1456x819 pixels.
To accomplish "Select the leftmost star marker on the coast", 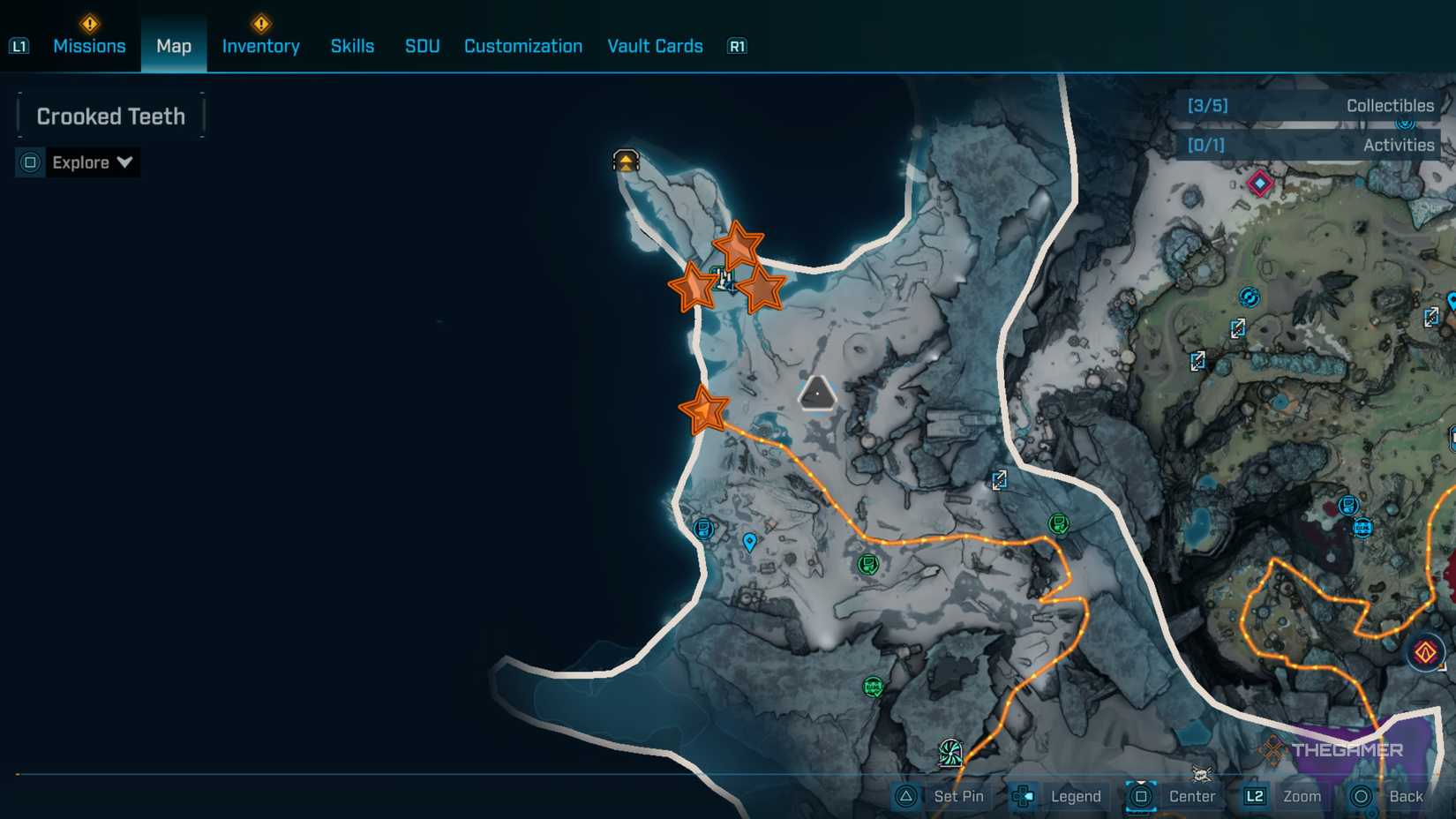I will [x=696, y=286].
